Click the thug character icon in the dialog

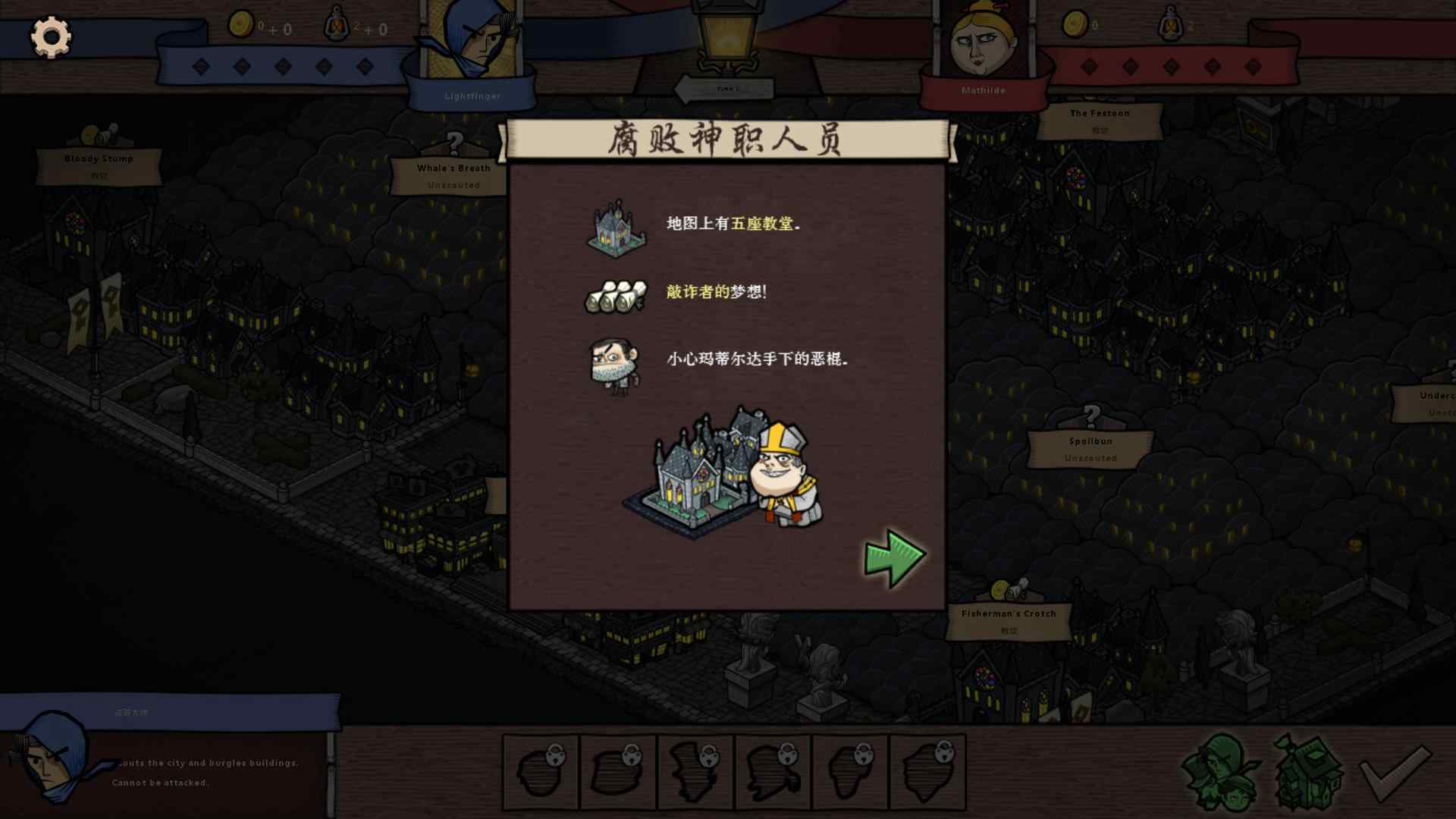[x=616, y=366]
